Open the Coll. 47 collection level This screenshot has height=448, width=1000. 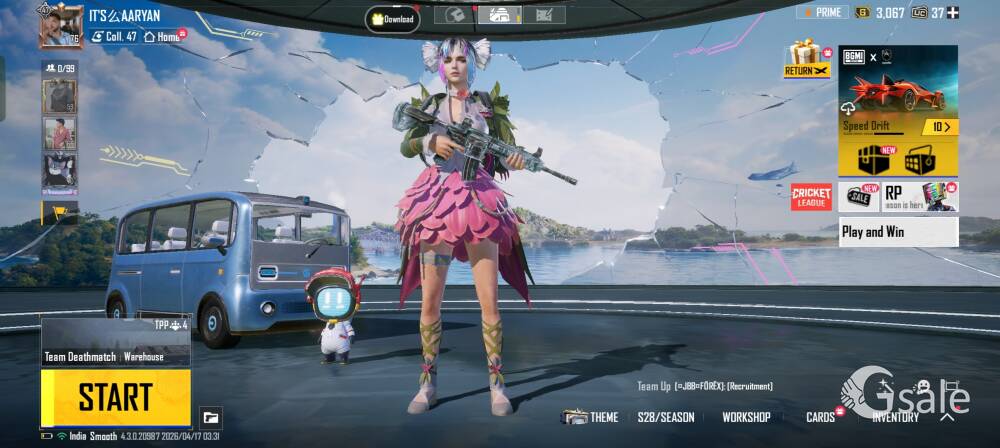point(113,36)
